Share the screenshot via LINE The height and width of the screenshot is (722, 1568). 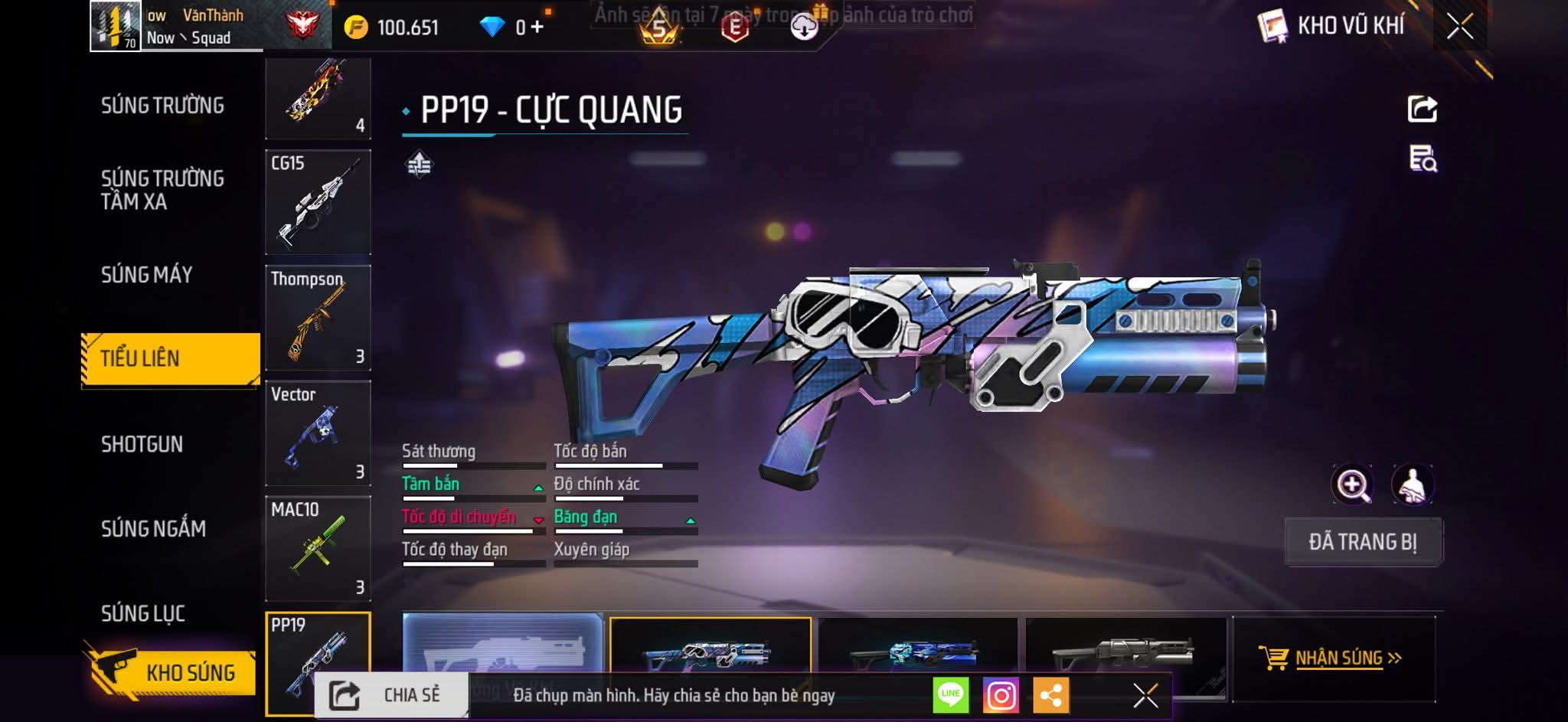click(x=950, y=695)
